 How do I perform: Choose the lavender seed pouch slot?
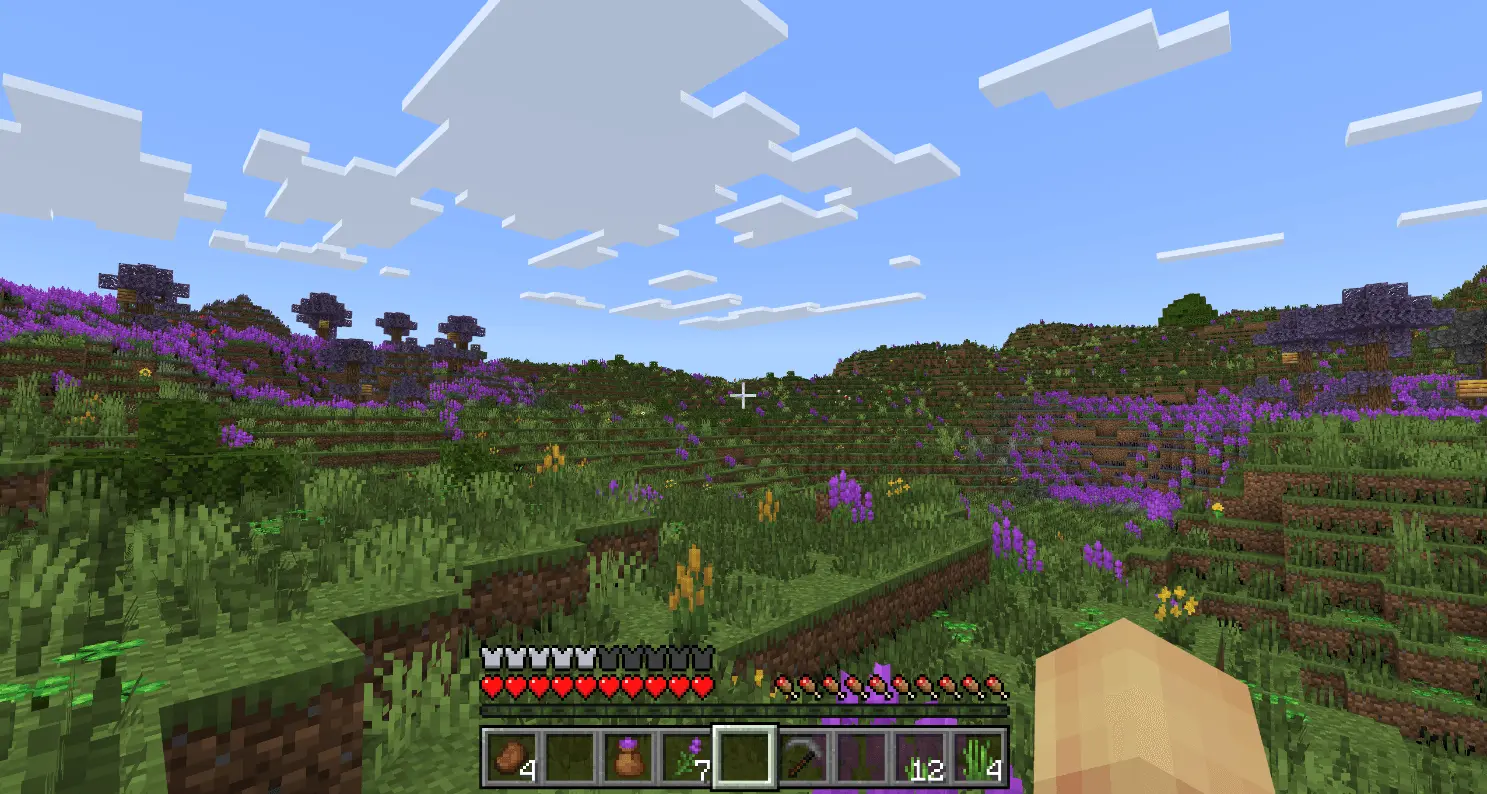628,757
